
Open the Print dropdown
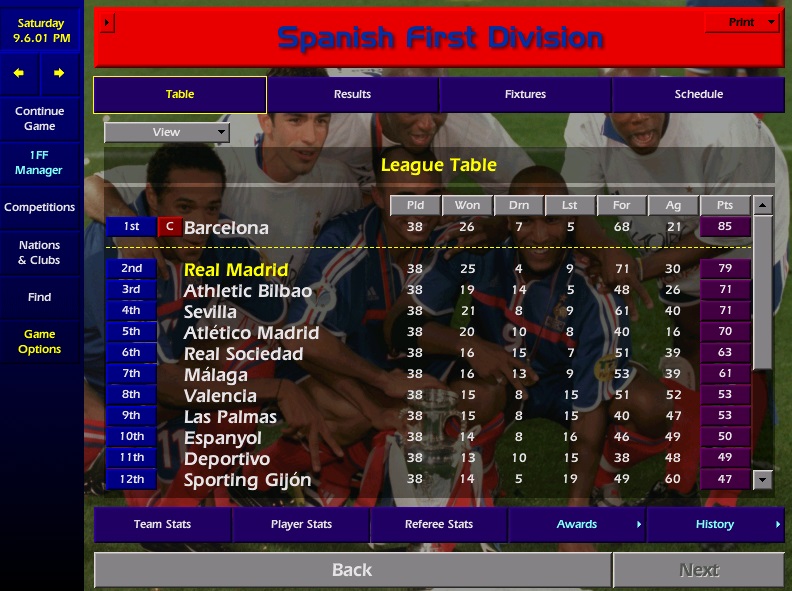[742, 22]
